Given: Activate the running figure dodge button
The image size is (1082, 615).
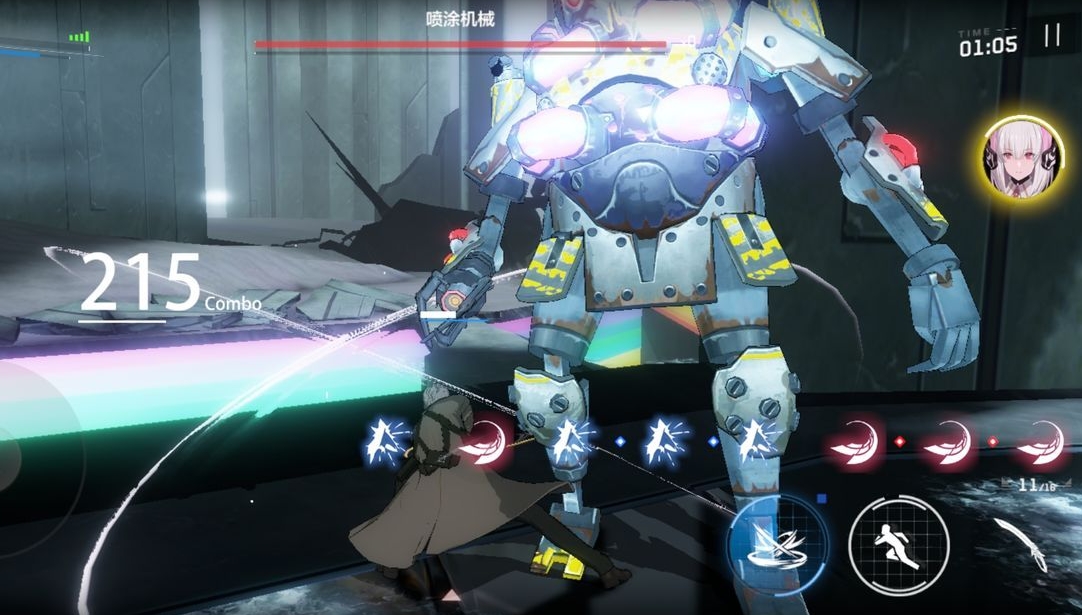Looking at the screenshot, I should pyautogui.click(x=897, y=543).
